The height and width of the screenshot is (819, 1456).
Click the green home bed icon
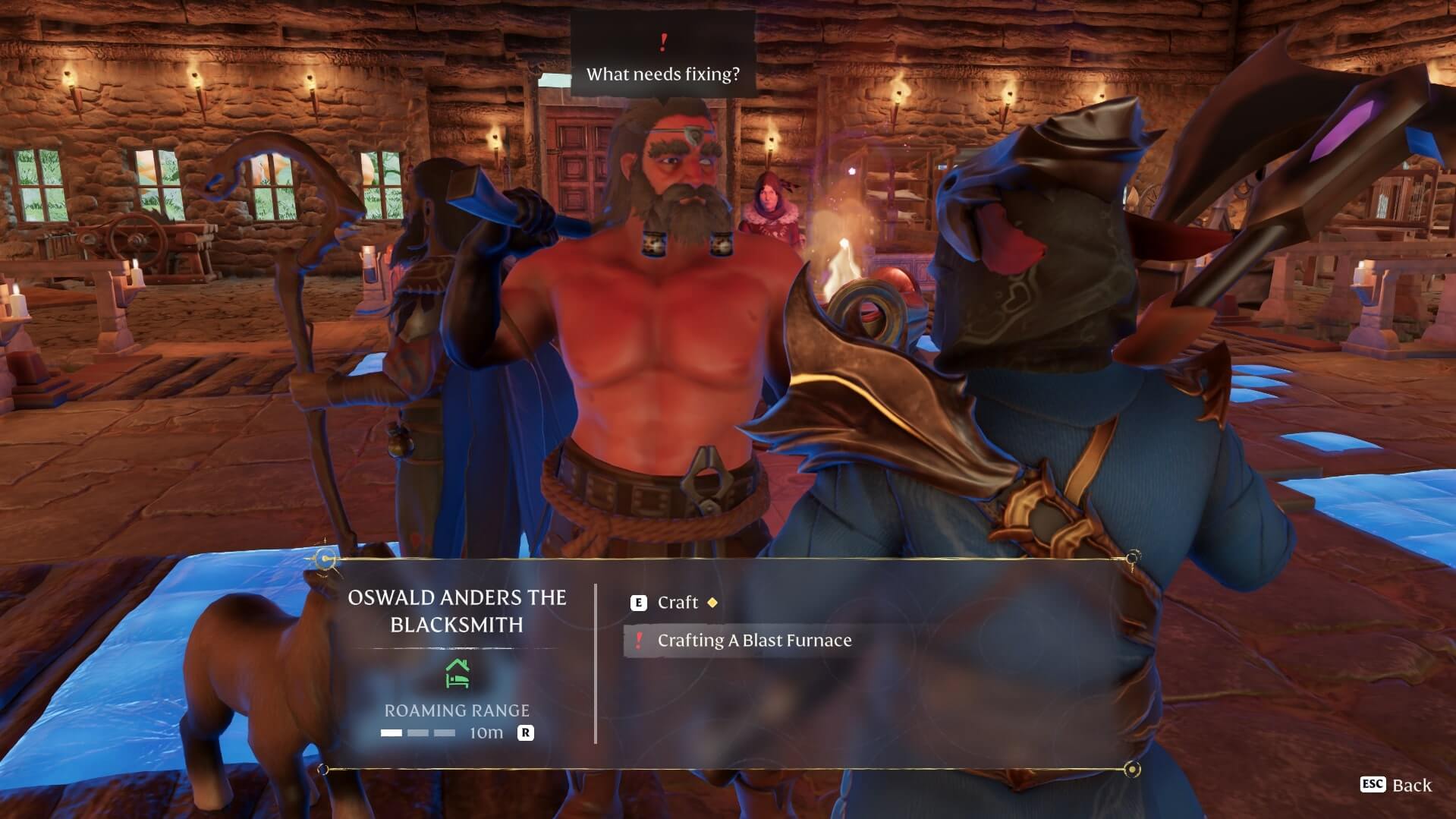point(457,673)
